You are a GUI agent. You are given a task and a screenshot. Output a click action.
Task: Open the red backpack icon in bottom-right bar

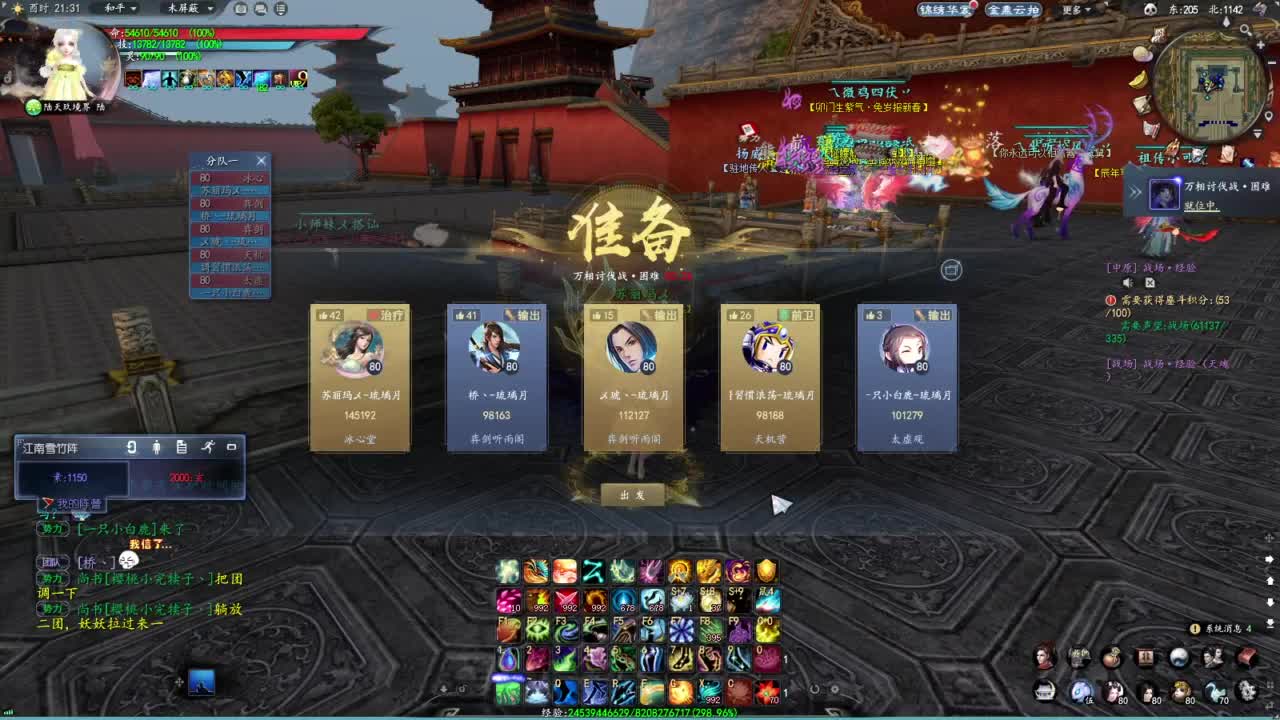click(x=1249, y=657)
